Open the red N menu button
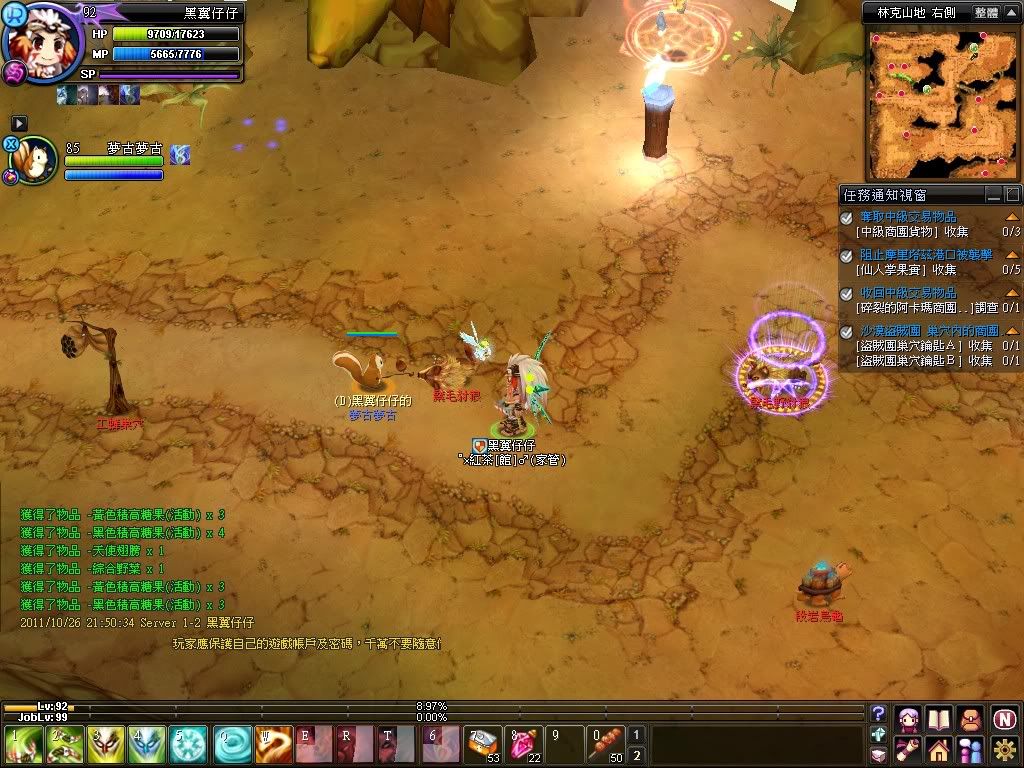1024x768 pixels. (1004, 718)
